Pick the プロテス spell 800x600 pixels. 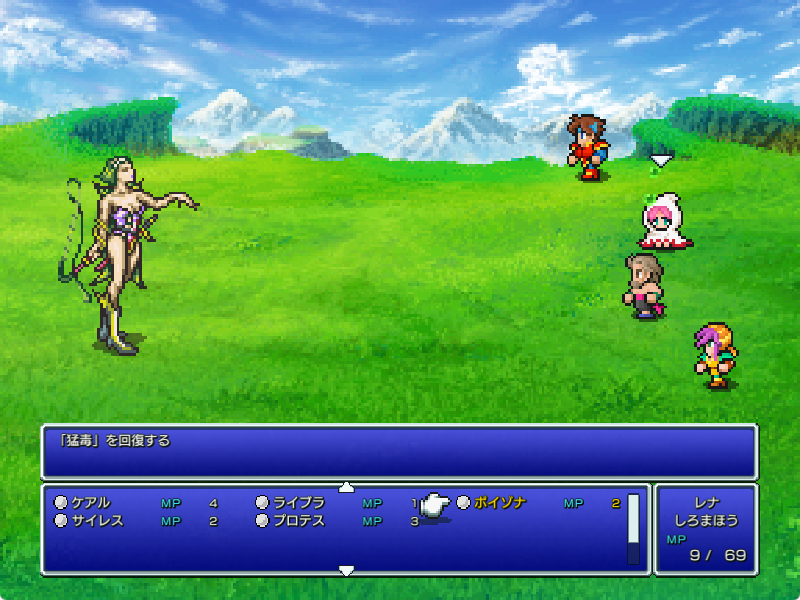298,521
